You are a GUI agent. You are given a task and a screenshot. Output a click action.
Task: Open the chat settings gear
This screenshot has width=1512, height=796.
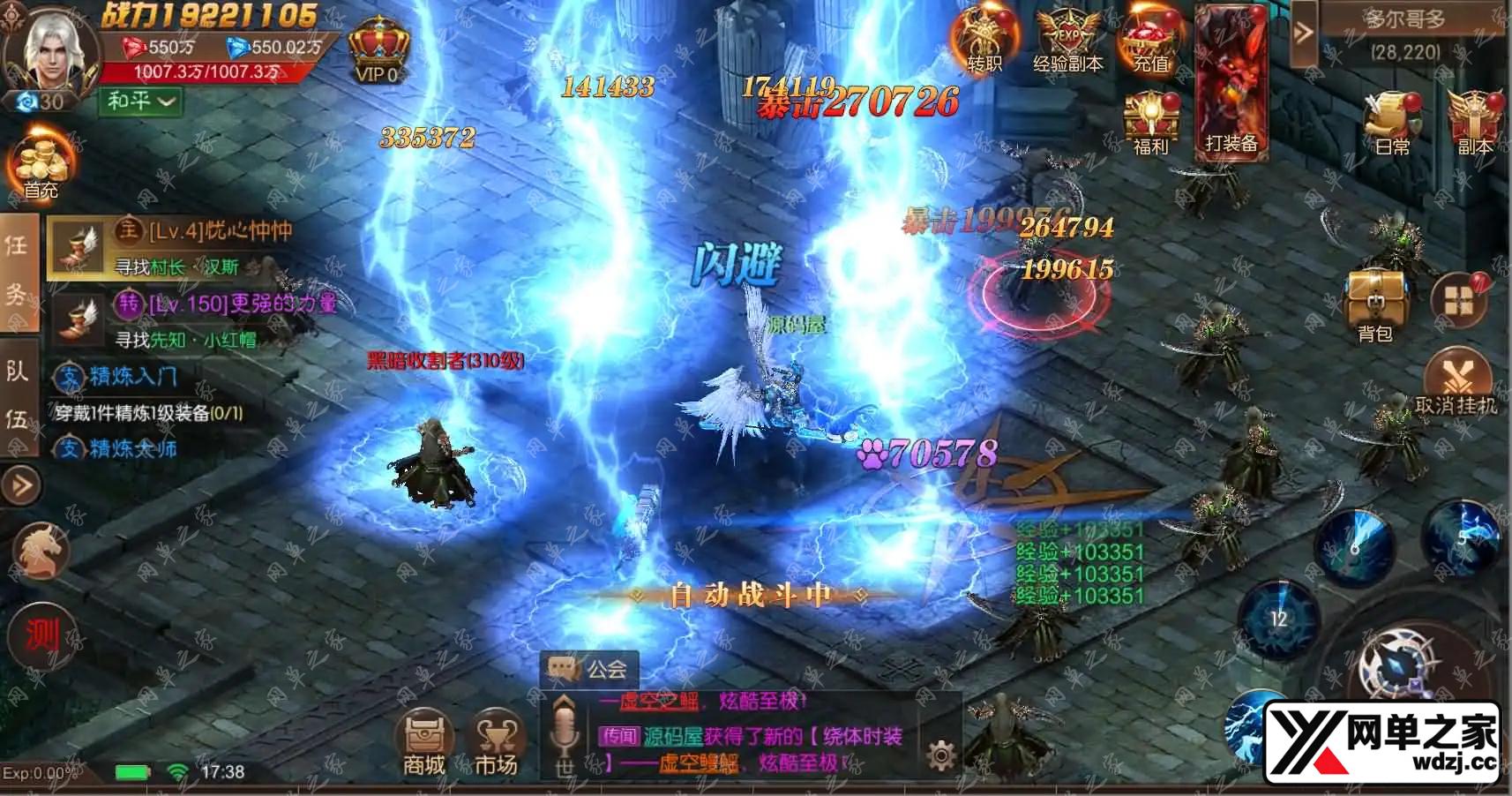[941, 755]
